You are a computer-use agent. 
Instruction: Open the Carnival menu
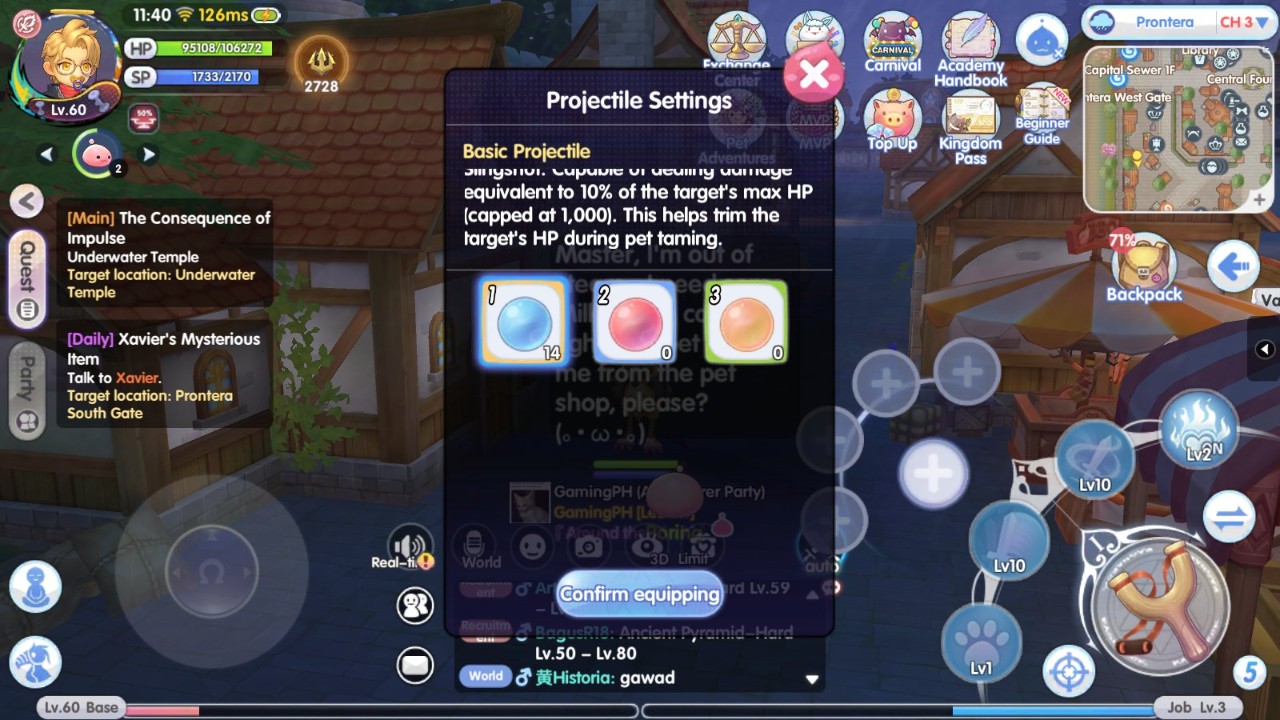[892, 43]
